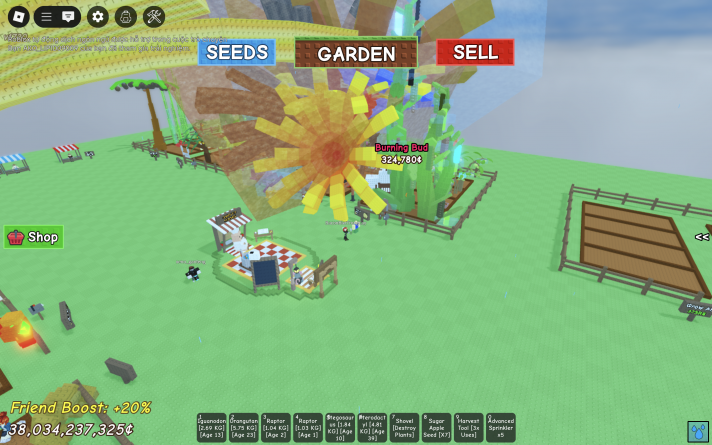
Task: Click the hammer and wrench tools icon
Action: (x=153, y=16)
